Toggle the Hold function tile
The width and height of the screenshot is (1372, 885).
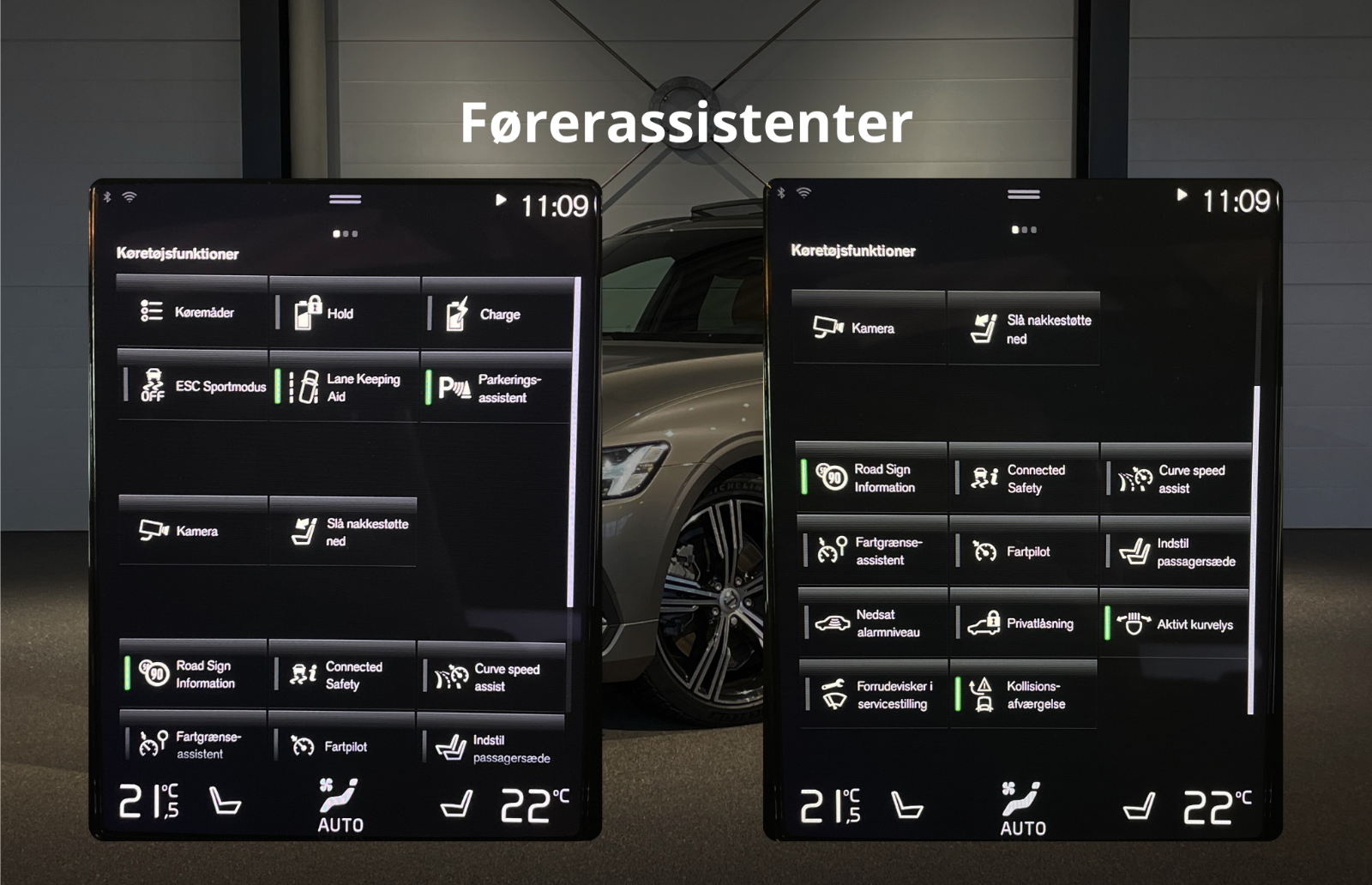coord(345,314)
